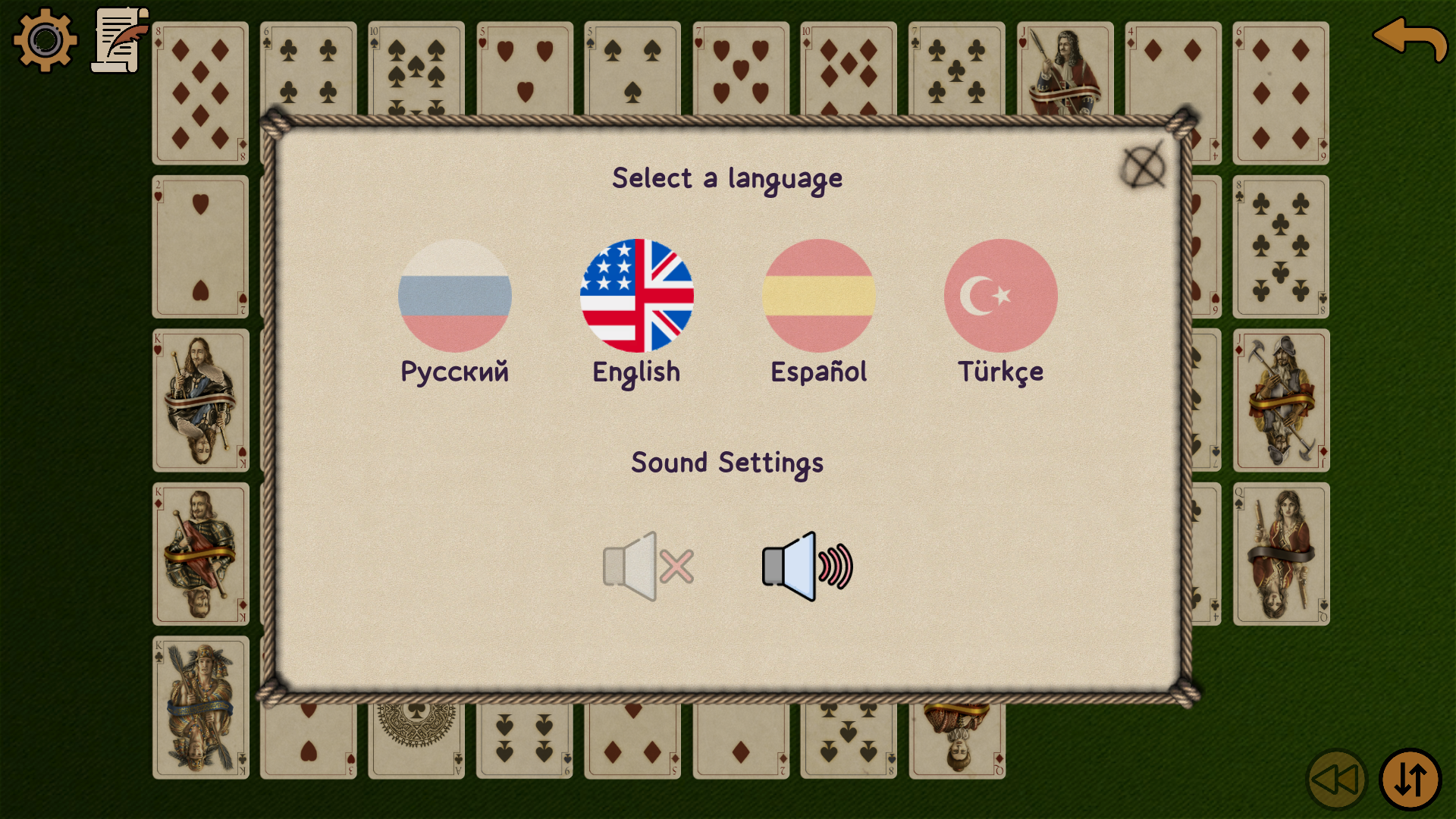Click the English language label text
The height and width of the screenshot is (819, 1456).
[636, 371]
